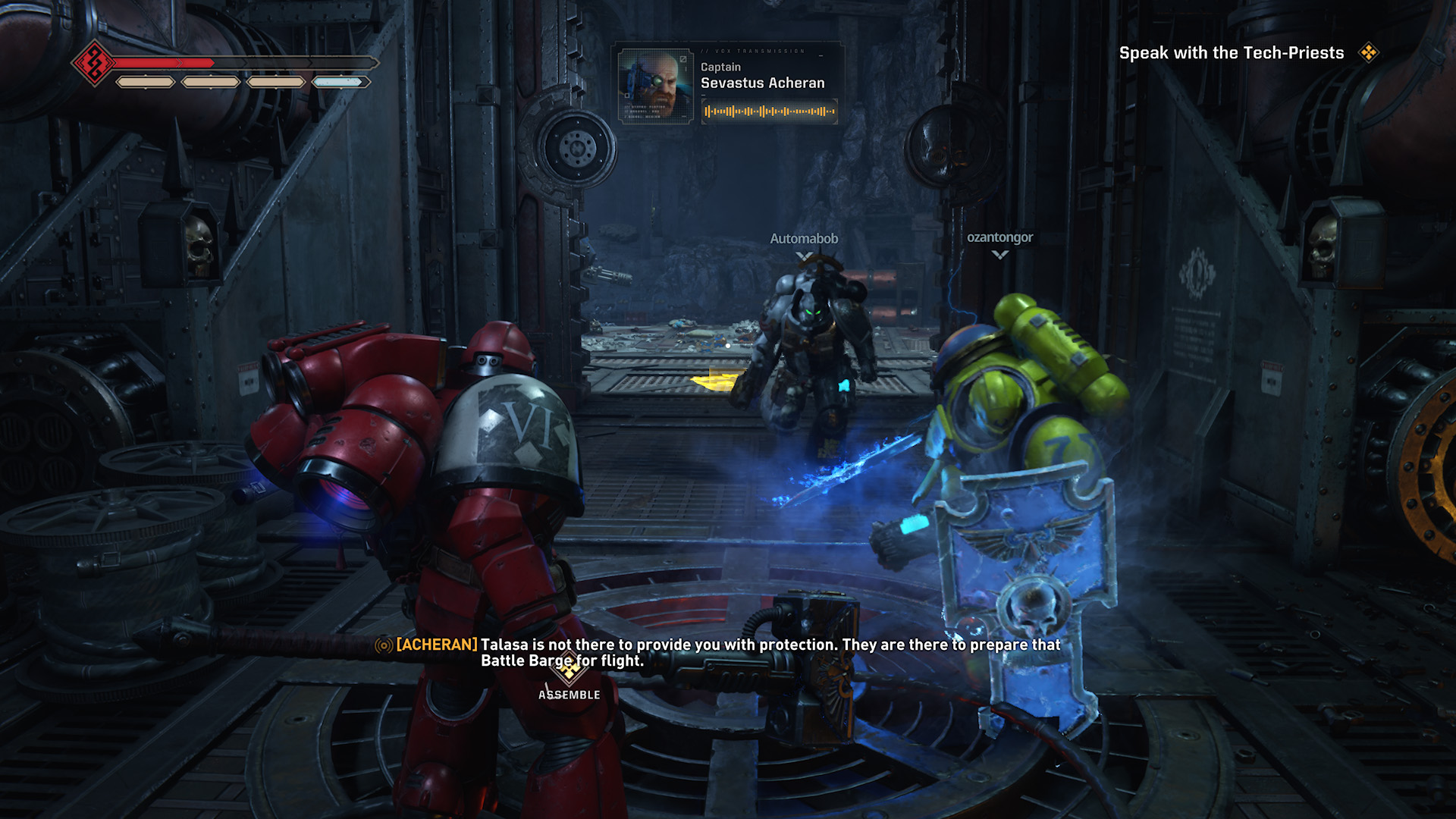Click the Assemble waypoint marker

pos(569,670)
